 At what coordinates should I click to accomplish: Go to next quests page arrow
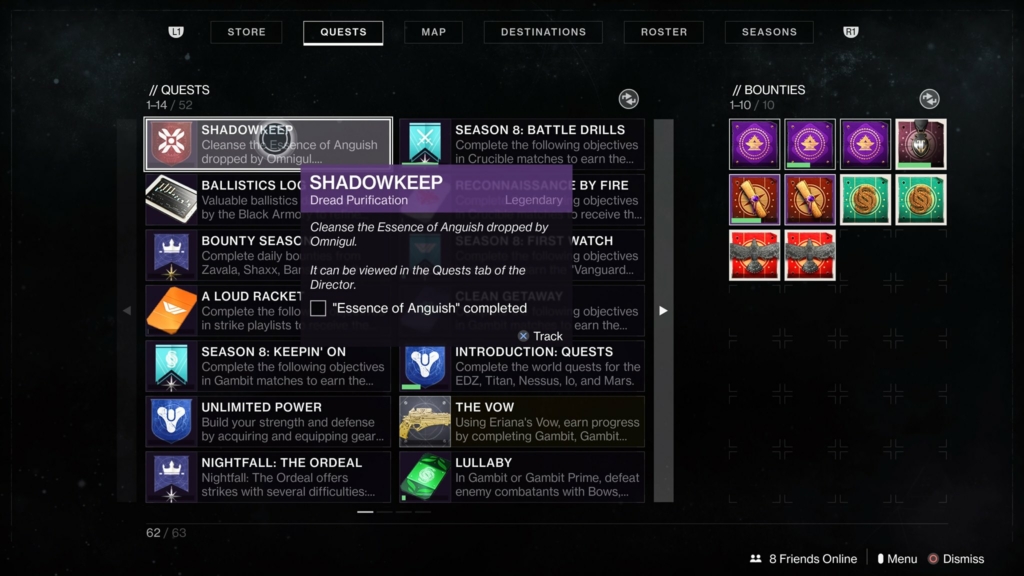663,311
